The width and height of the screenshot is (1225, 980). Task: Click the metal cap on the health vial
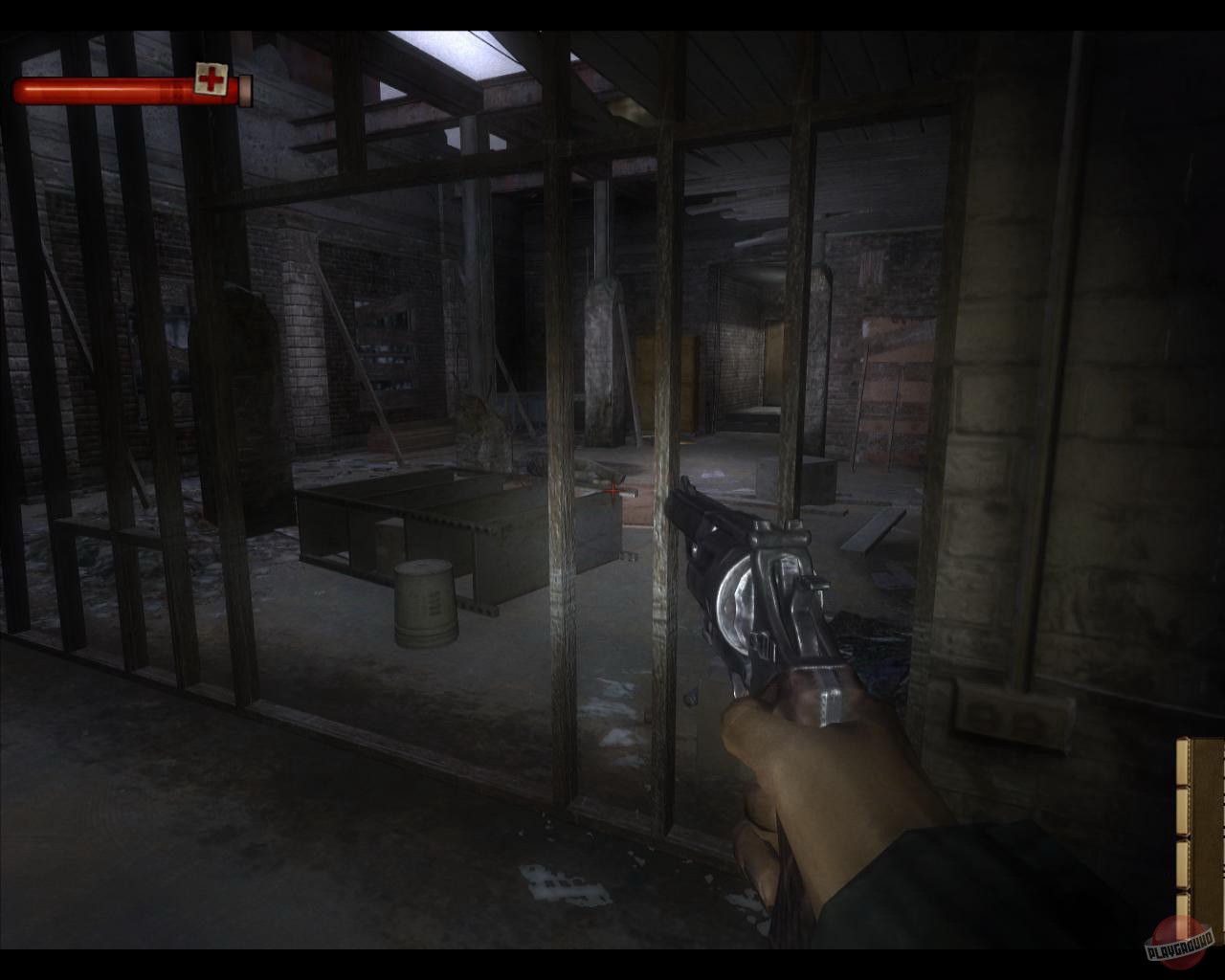pyautogui.click(x=246, y=90)
